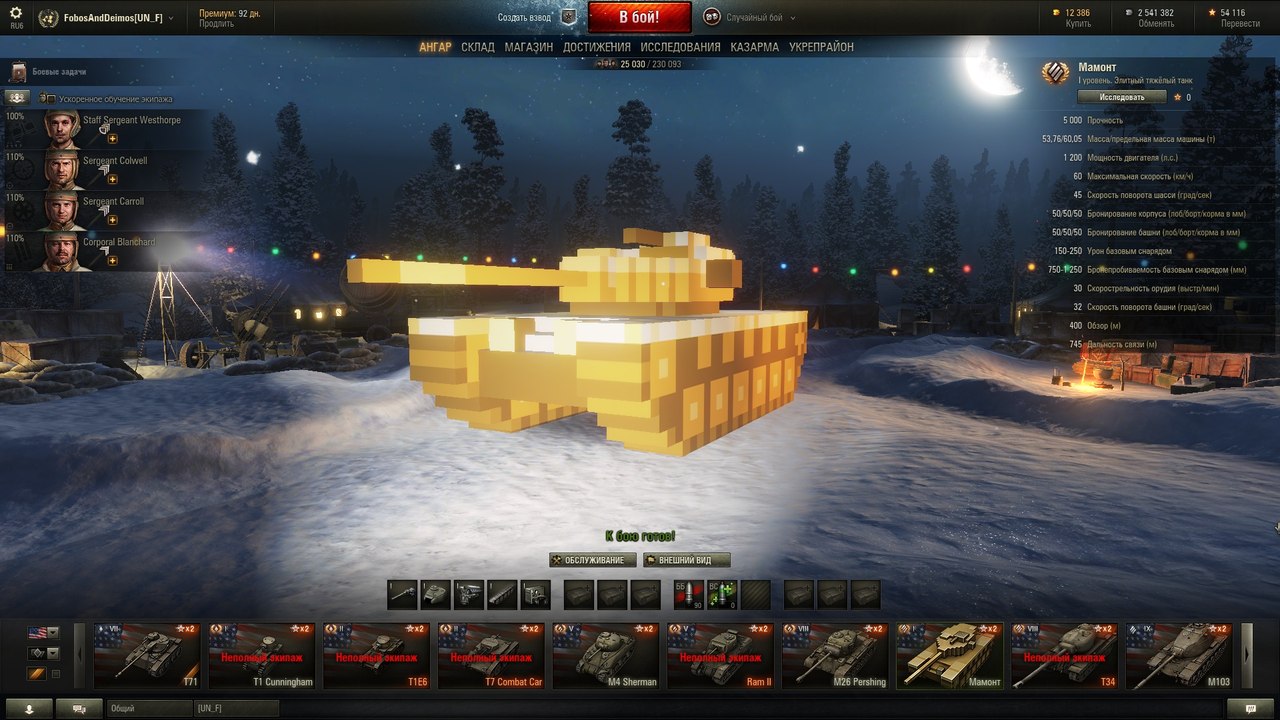This screenshot has width=1280, height=720.
Task: Click the «Исследовать» research button
Action: coord(1121,97)
